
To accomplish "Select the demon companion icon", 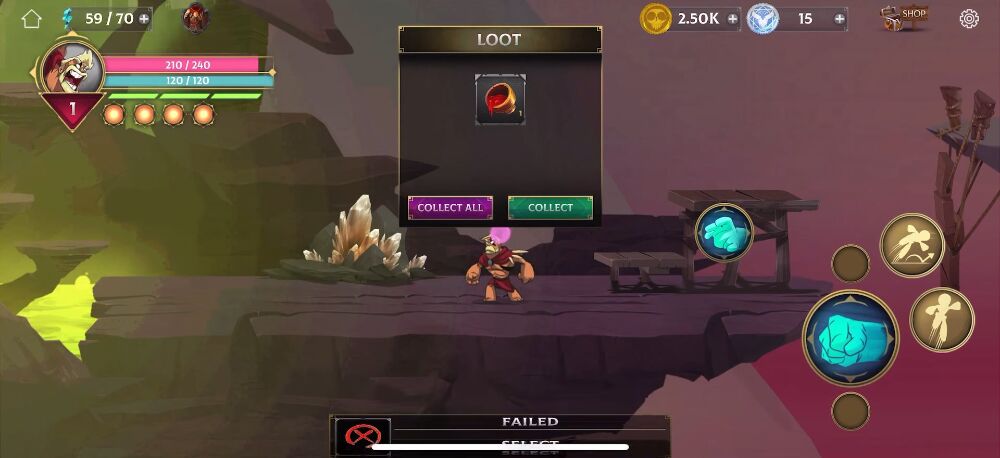I will pos(196,17).
